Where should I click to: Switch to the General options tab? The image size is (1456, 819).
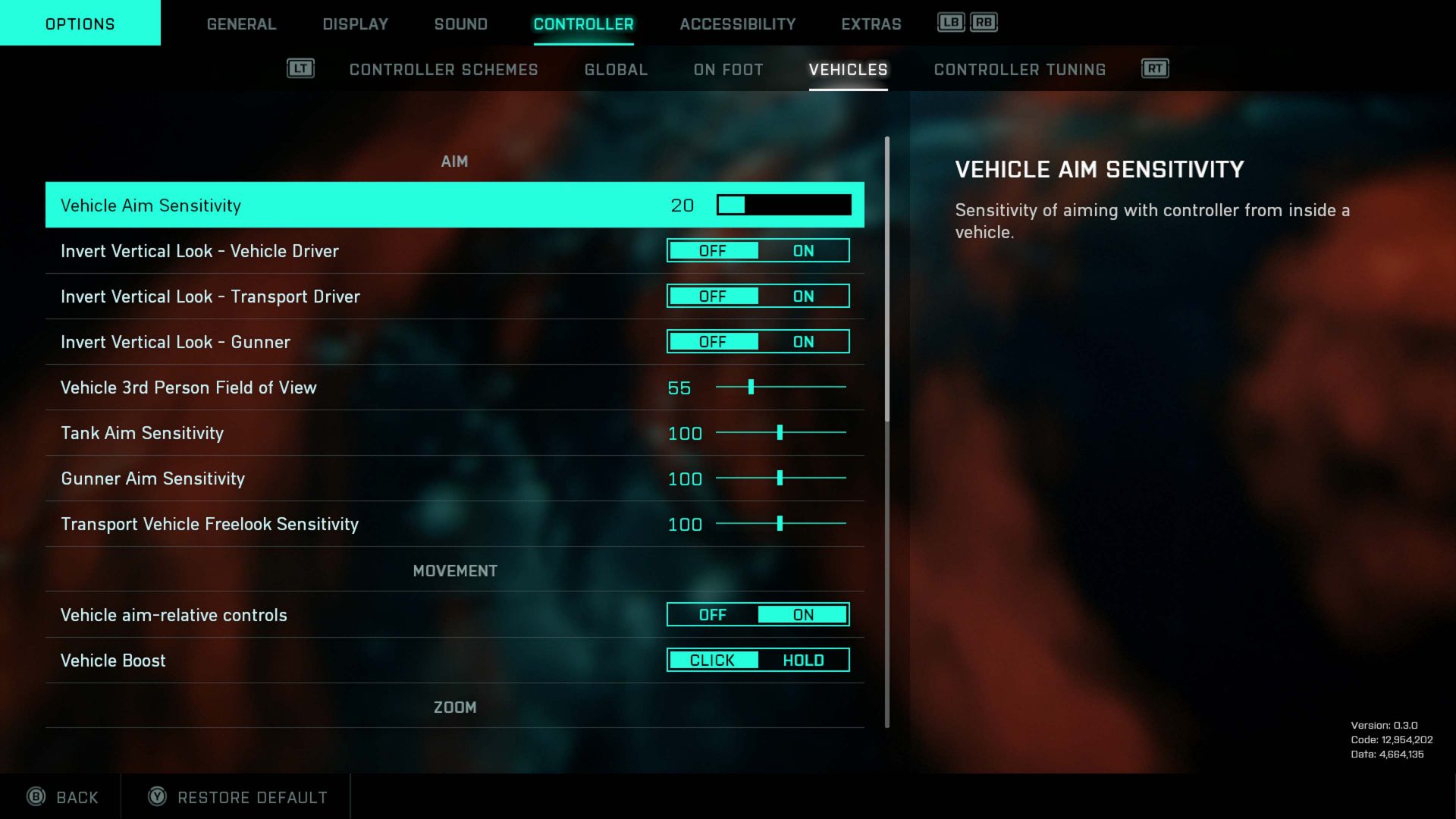[x=241, y=24]
